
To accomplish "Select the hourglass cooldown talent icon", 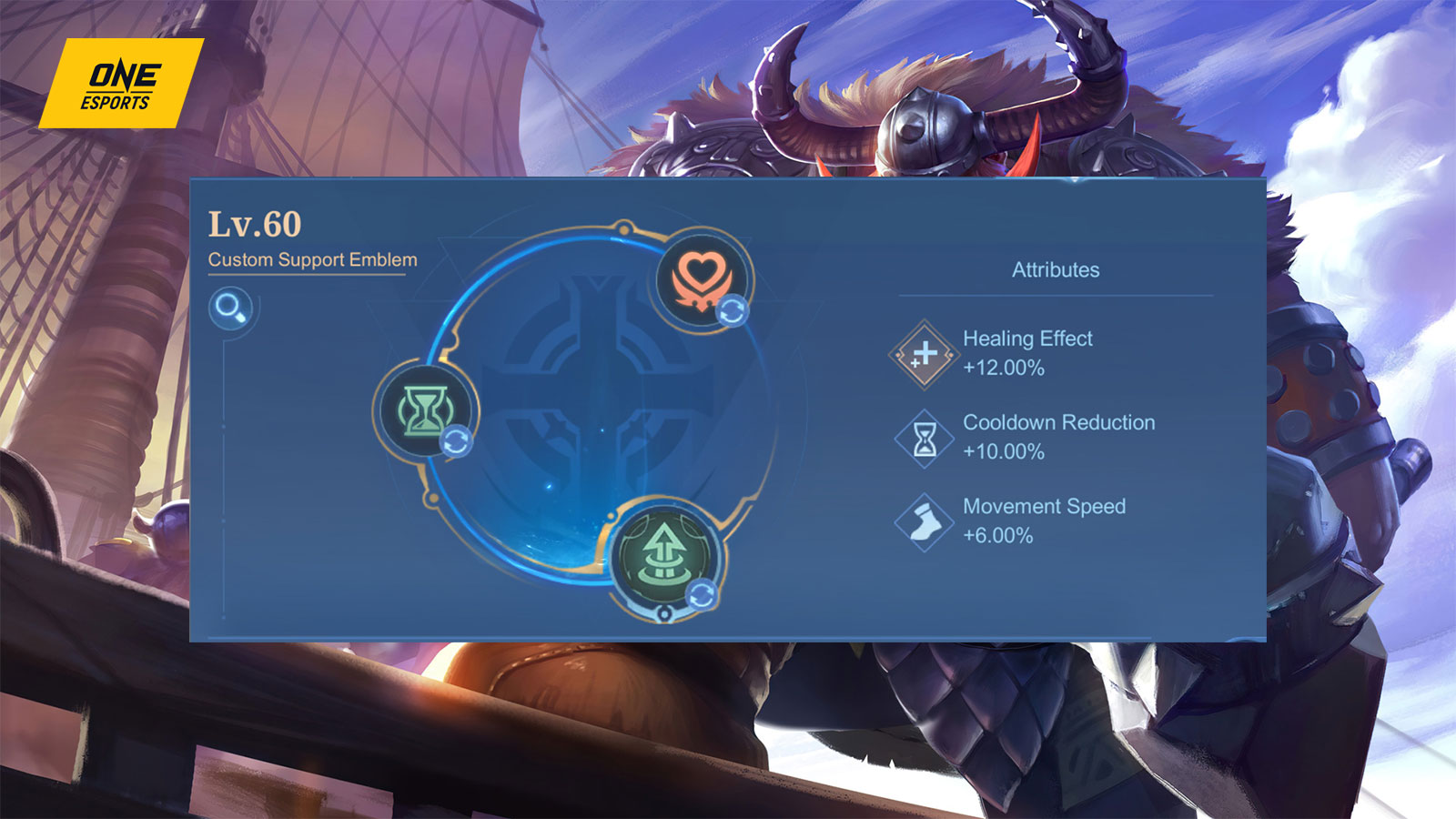I will pos(425,411).
